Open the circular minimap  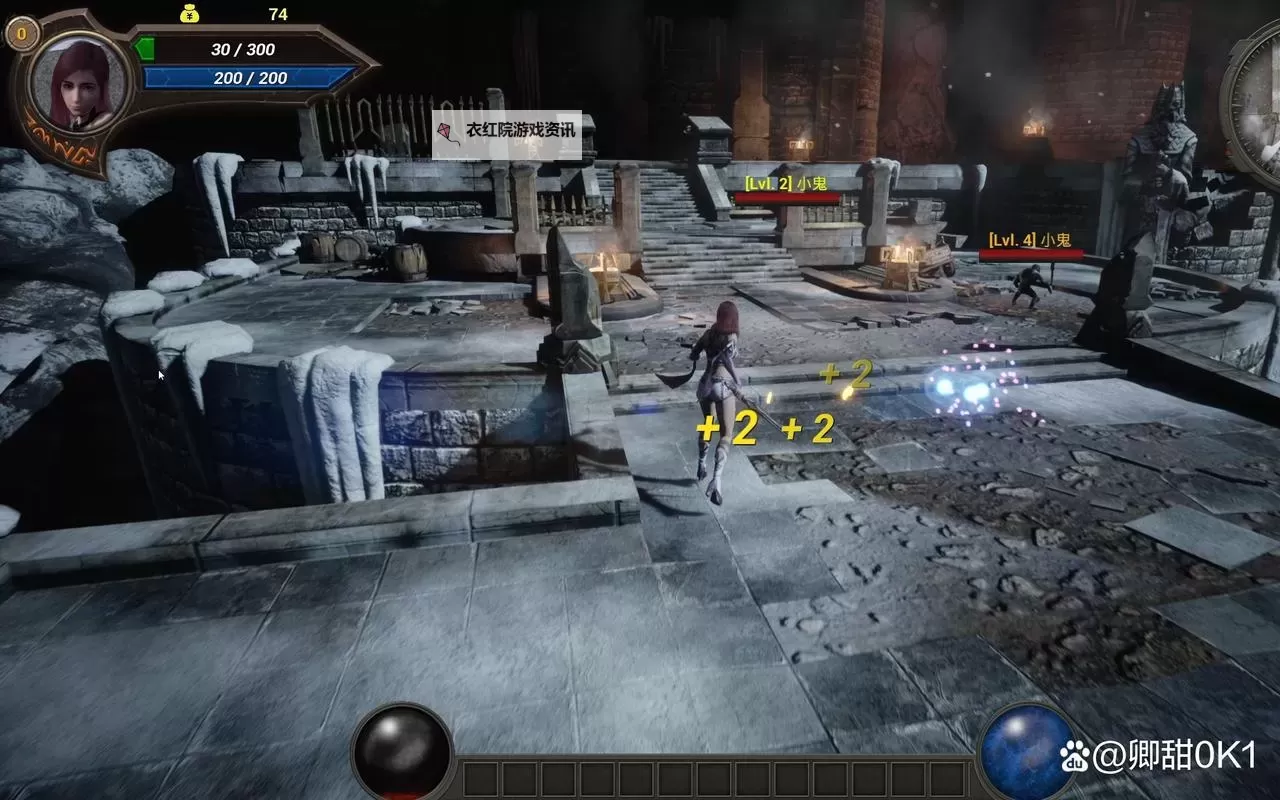[1256, 105]
